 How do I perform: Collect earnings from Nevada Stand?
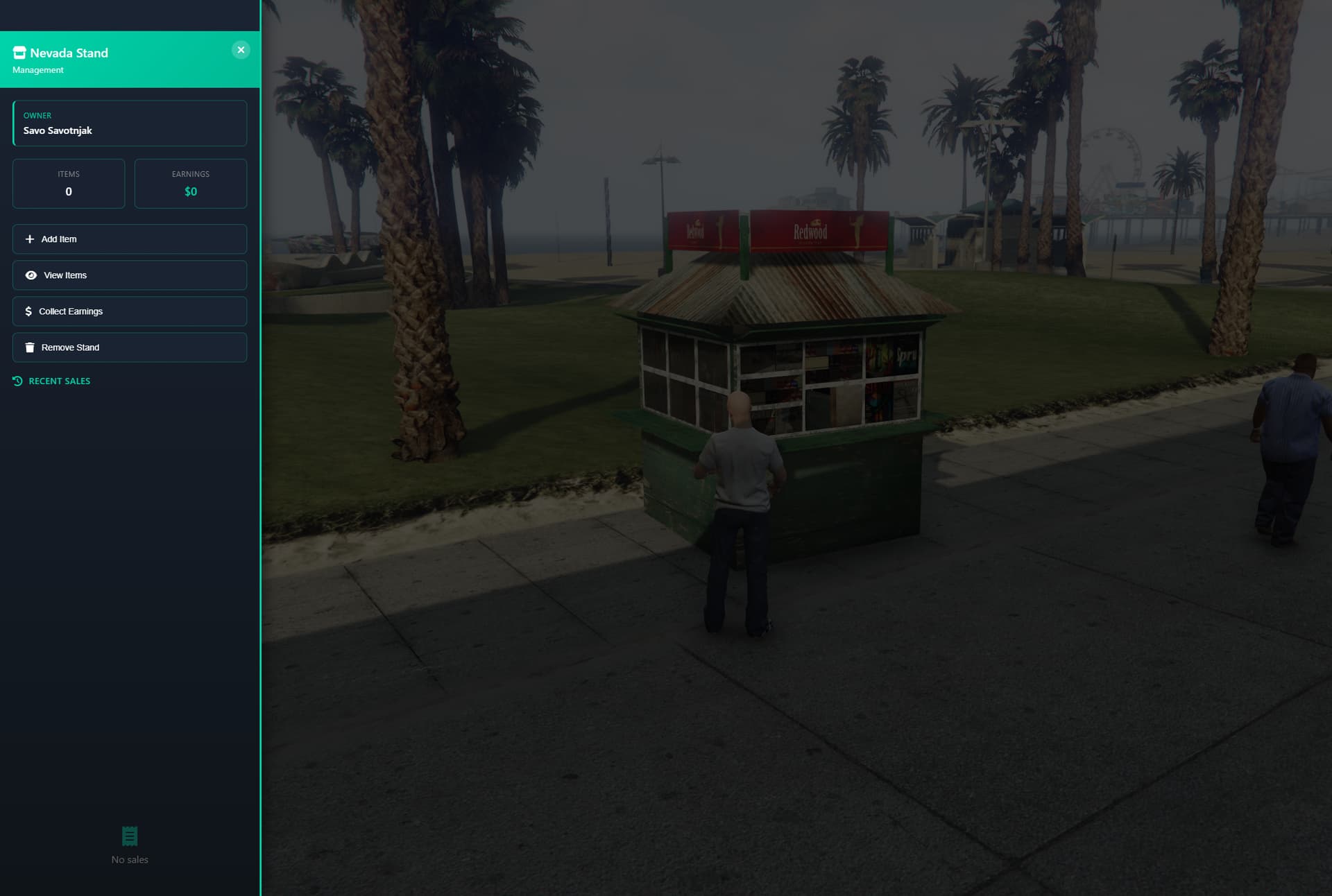pyautogui.click(x=129, y=311)
